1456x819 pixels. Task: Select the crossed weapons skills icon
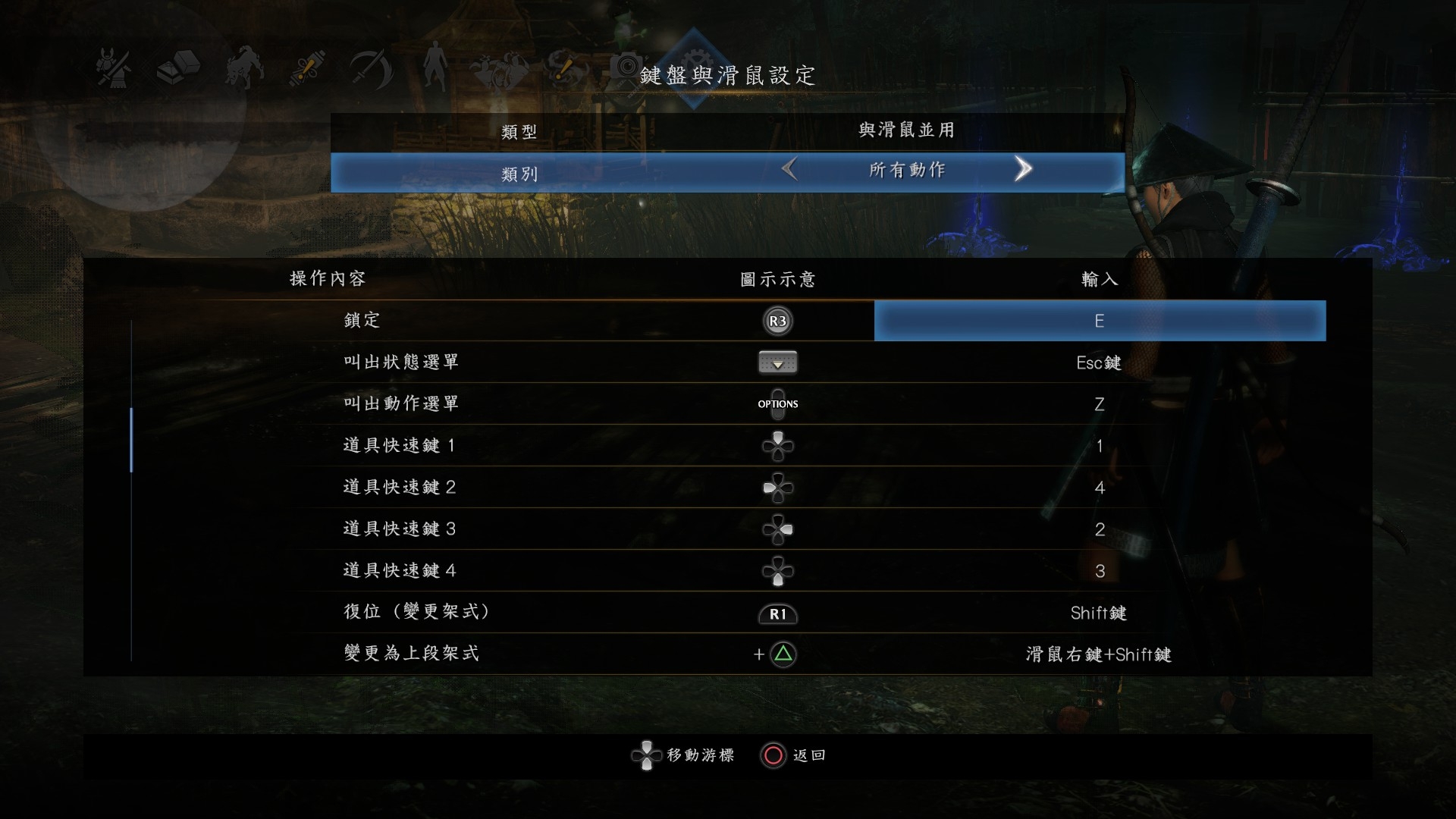(x=371, y=70)
